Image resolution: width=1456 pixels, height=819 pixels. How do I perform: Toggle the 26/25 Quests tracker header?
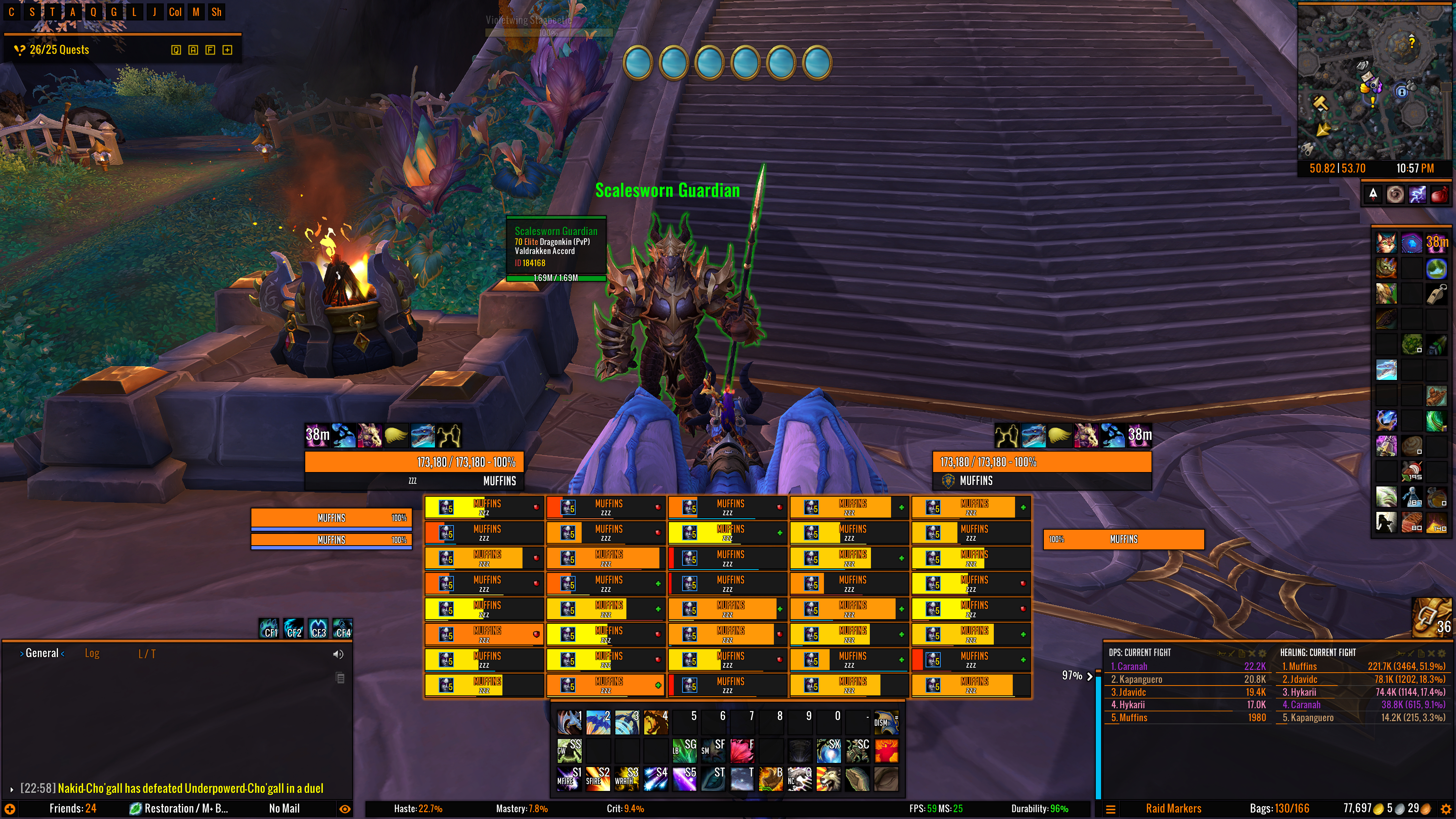60,50
